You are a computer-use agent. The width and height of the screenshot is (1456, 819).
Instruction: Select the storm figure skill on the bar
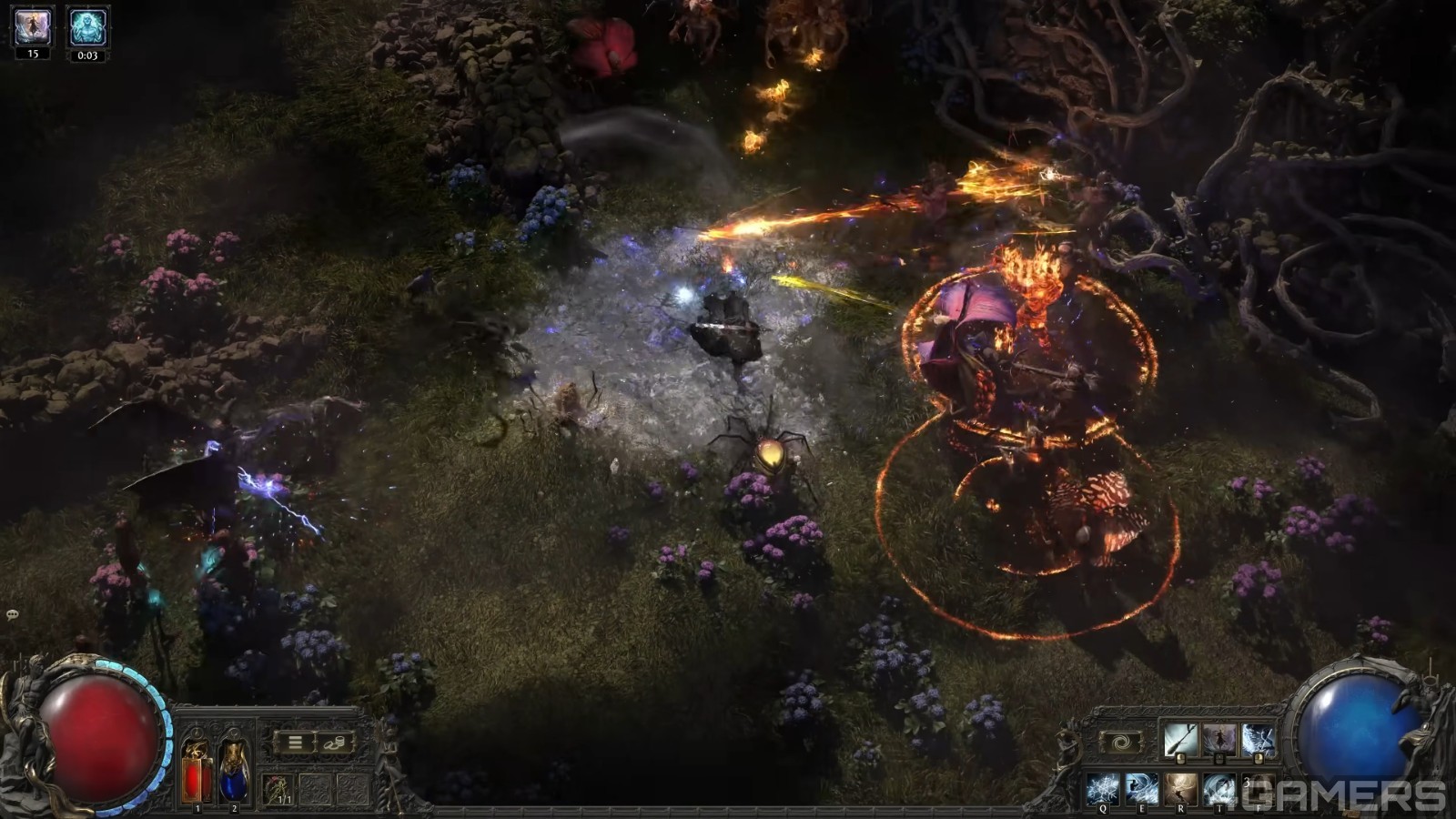[x=1219, y=740]
